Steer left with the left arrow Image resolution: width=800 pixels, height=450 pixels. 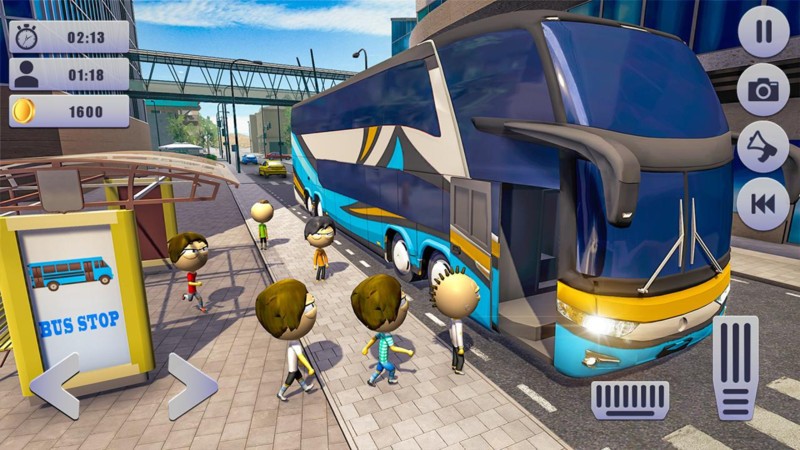pos(55,385)
